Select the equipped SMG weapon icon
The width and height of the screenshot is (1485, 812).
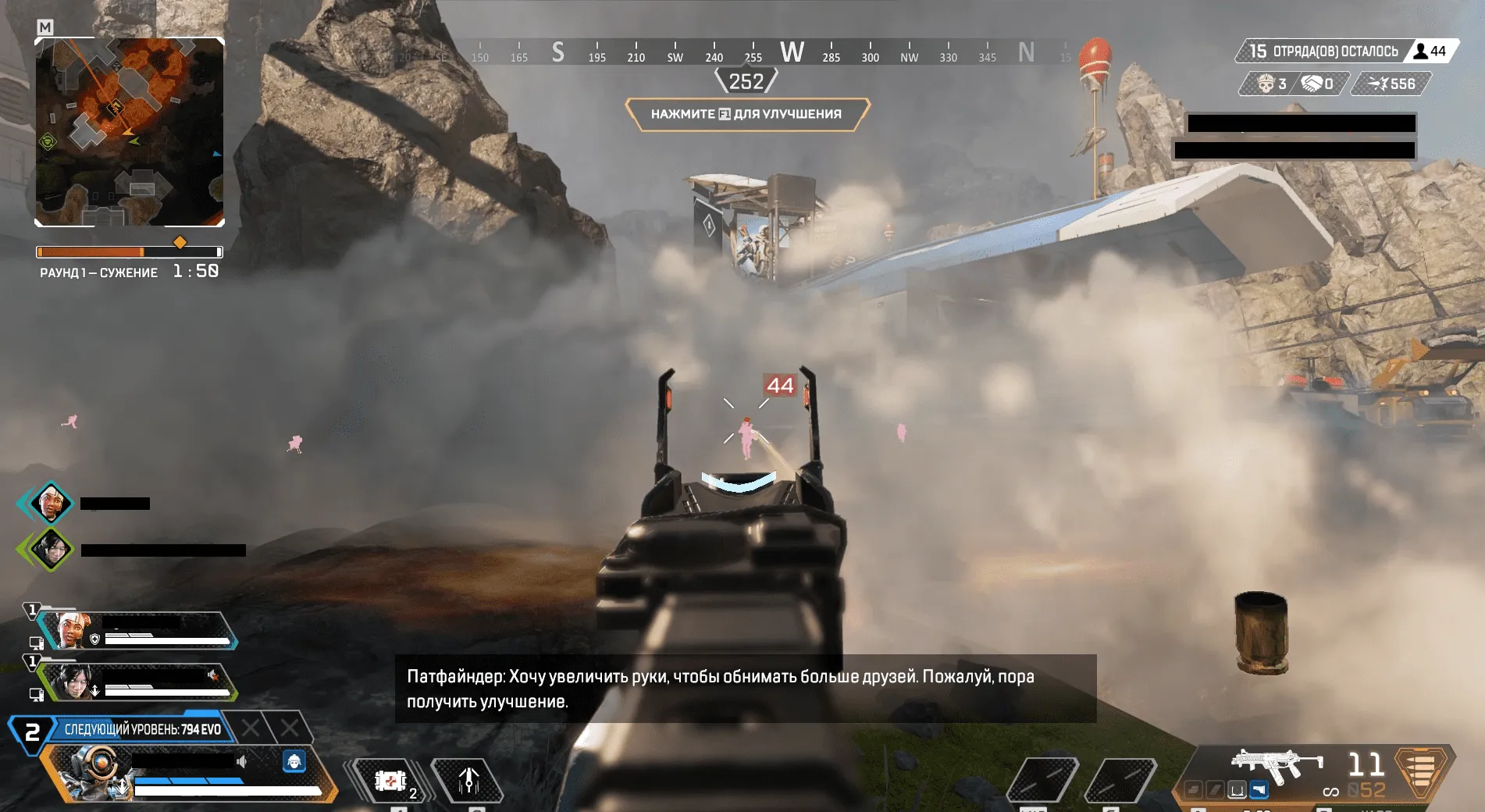1276,764
